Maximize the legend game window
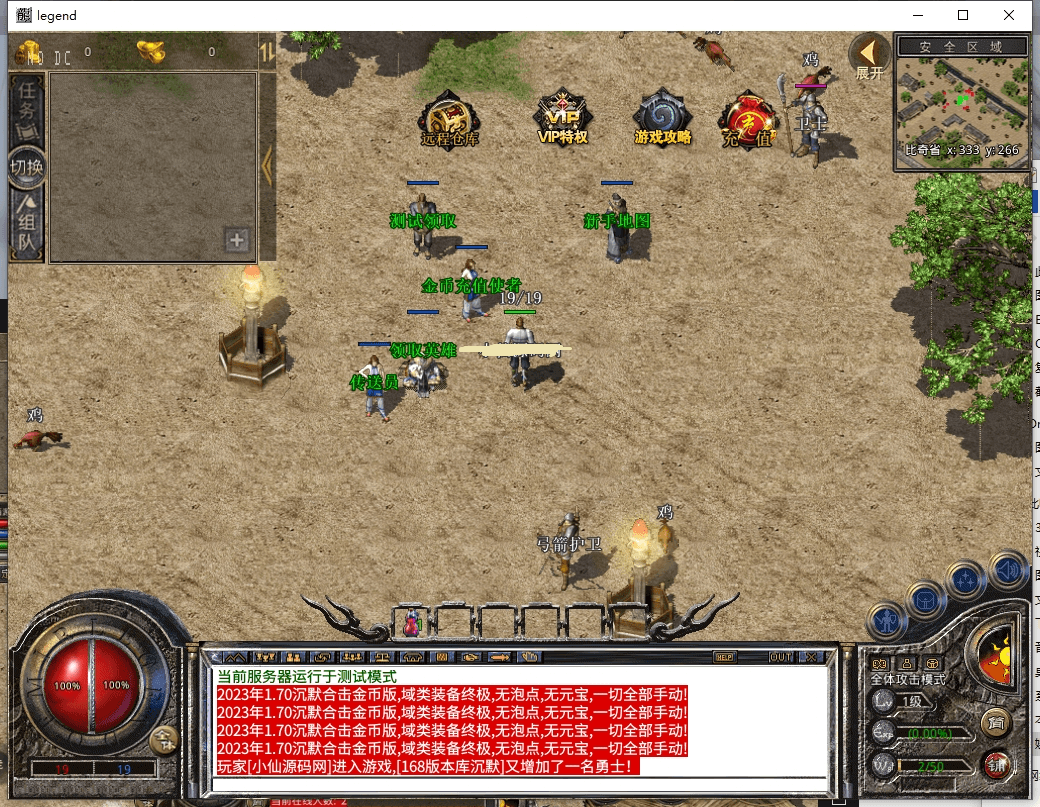Viewport: 1040px width, 807px height. [963, 15]
